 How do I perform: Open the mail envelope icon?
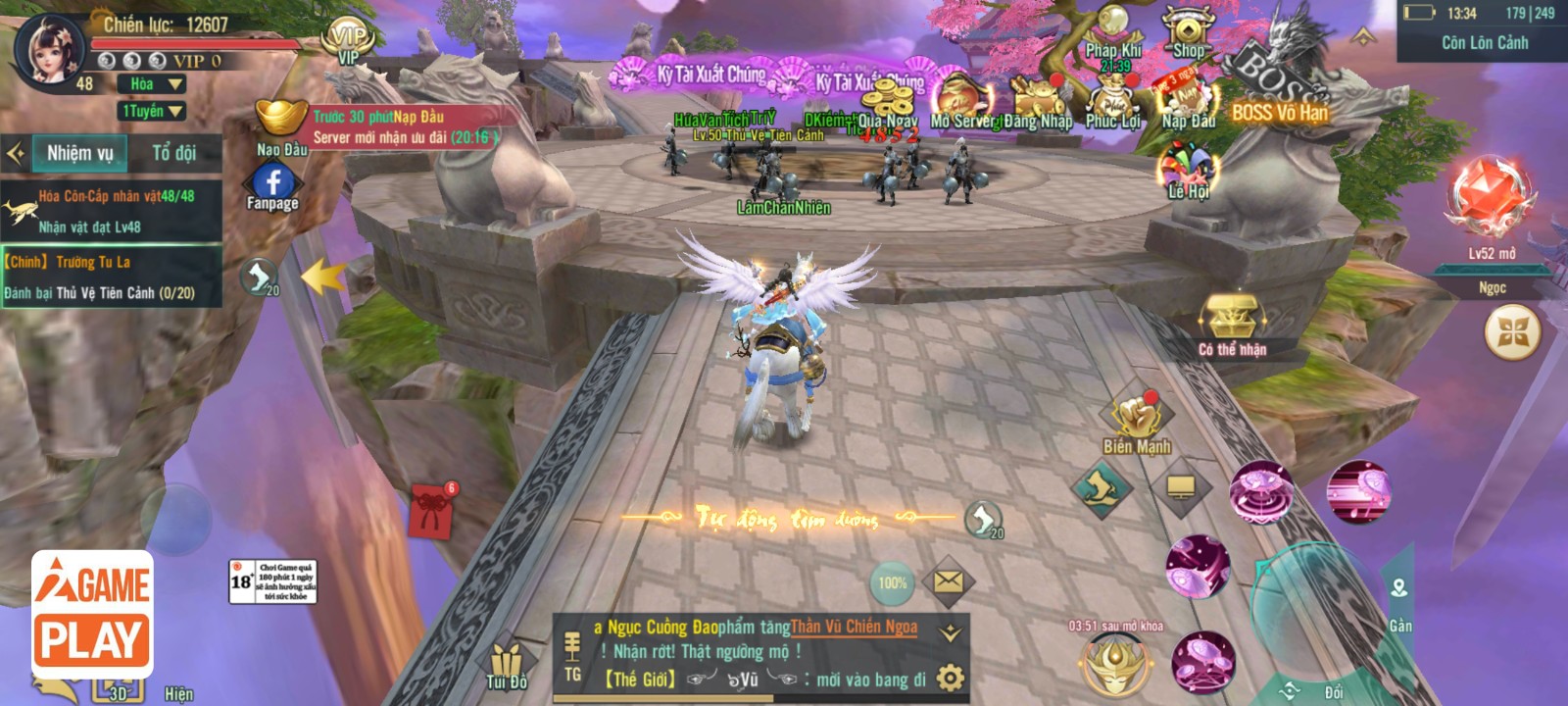click(x=948, y=581)
